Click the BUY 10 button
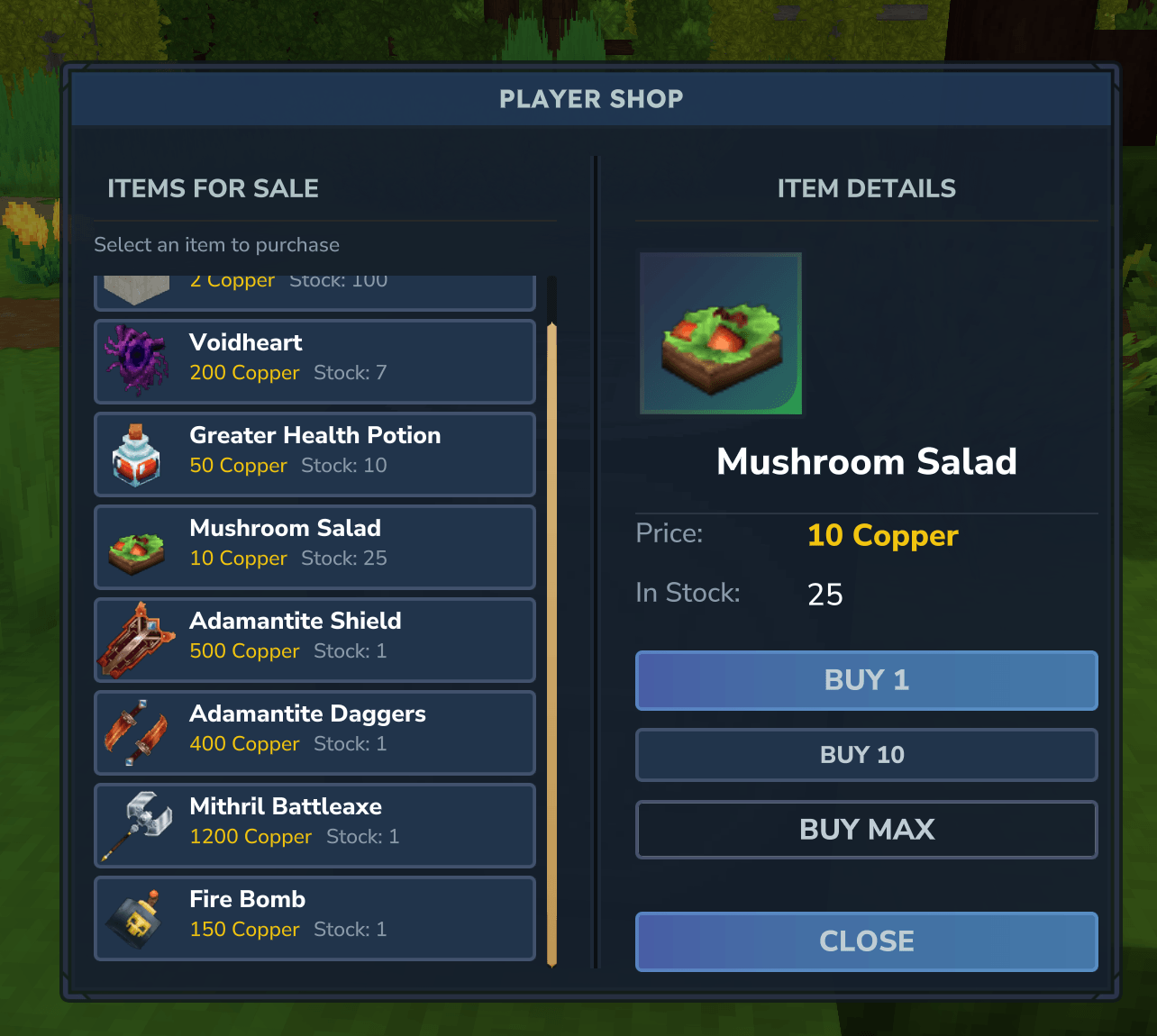 [x=866, y=755]
